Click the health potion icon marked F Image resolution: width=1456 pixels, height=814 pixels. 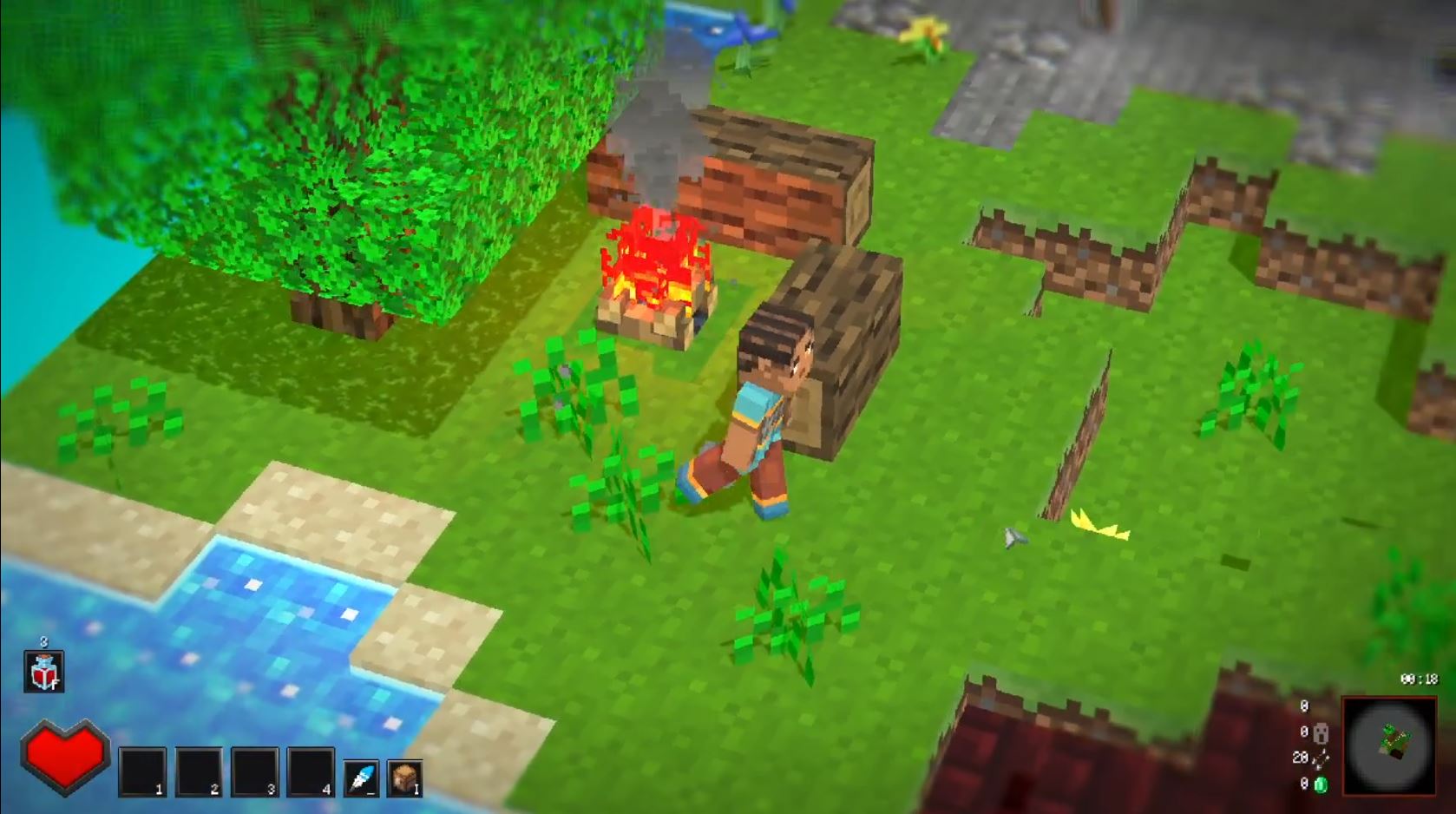point(43,673)
